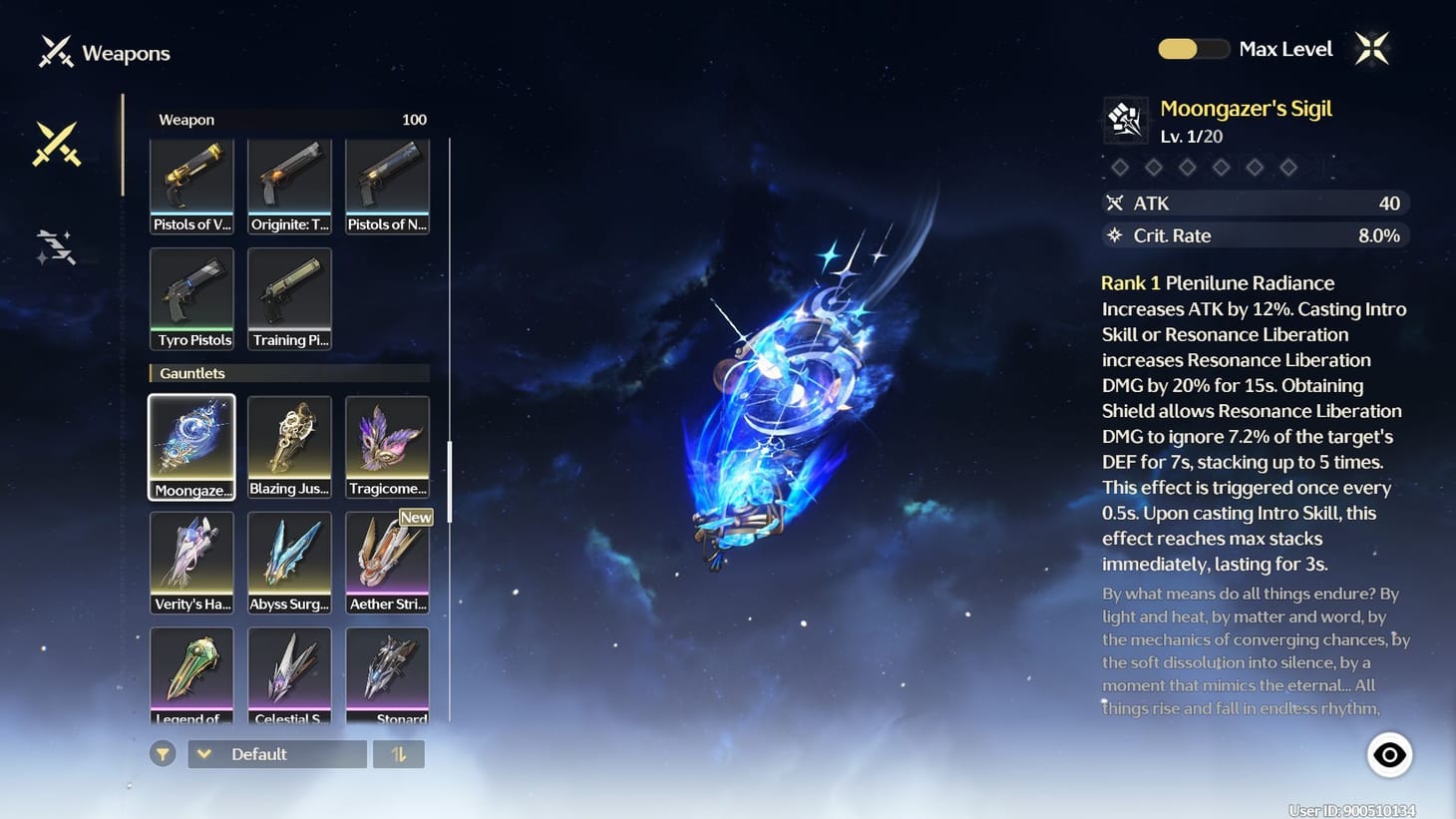
Task: Toggle the Weapons header swords icon
Action: 55,51
